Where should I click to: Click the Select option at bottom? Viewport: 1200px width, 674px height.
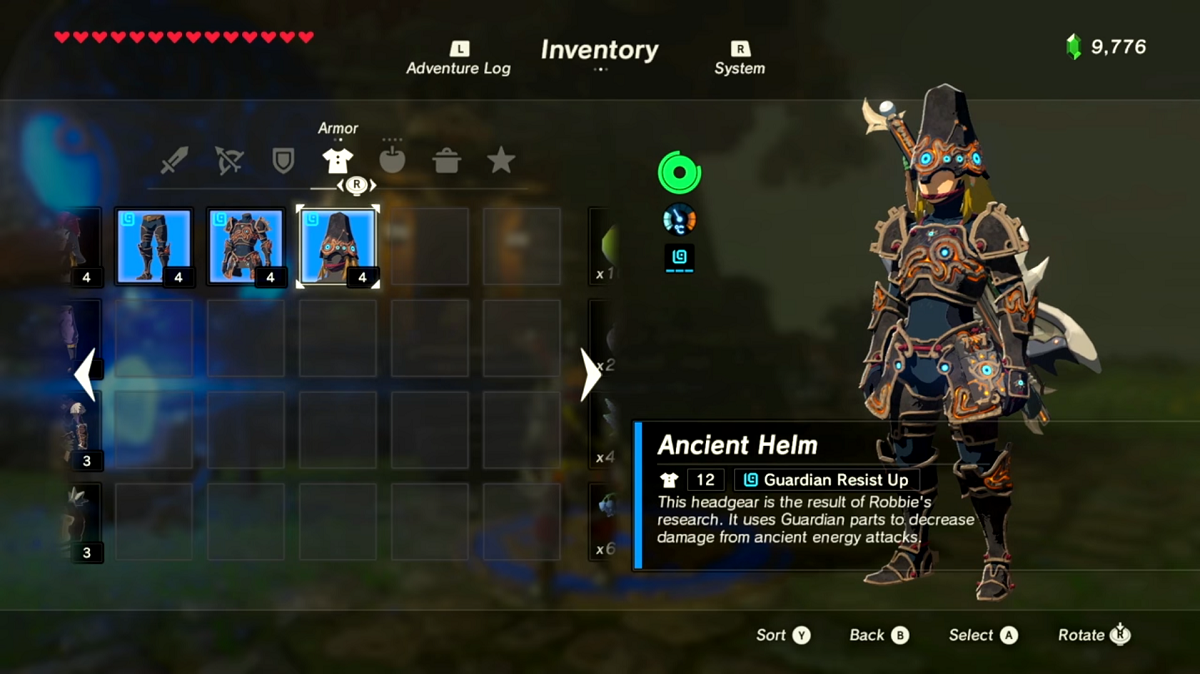(982, 635)
